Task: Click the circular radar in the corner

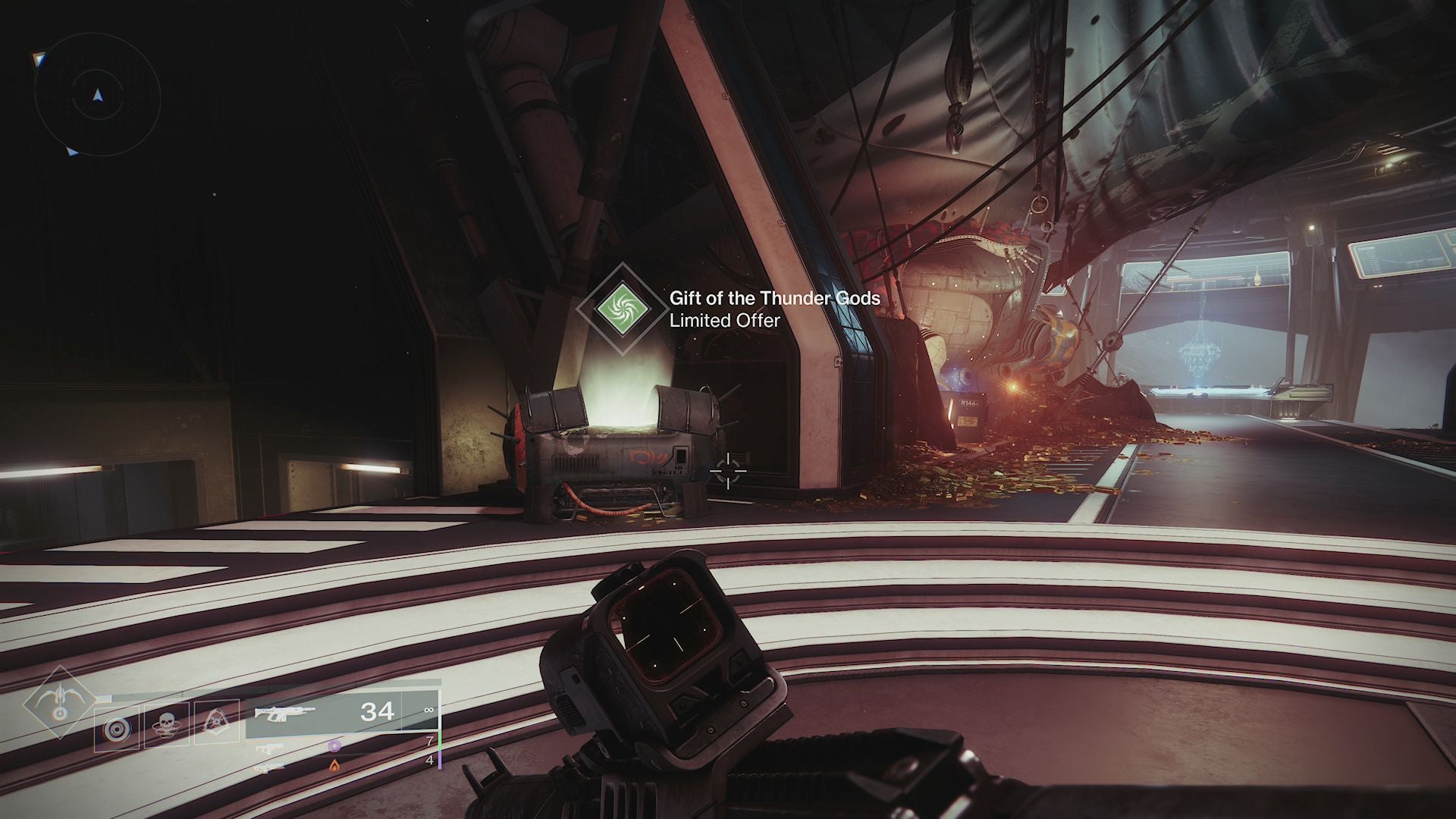Action: click(x=97, y=95)
